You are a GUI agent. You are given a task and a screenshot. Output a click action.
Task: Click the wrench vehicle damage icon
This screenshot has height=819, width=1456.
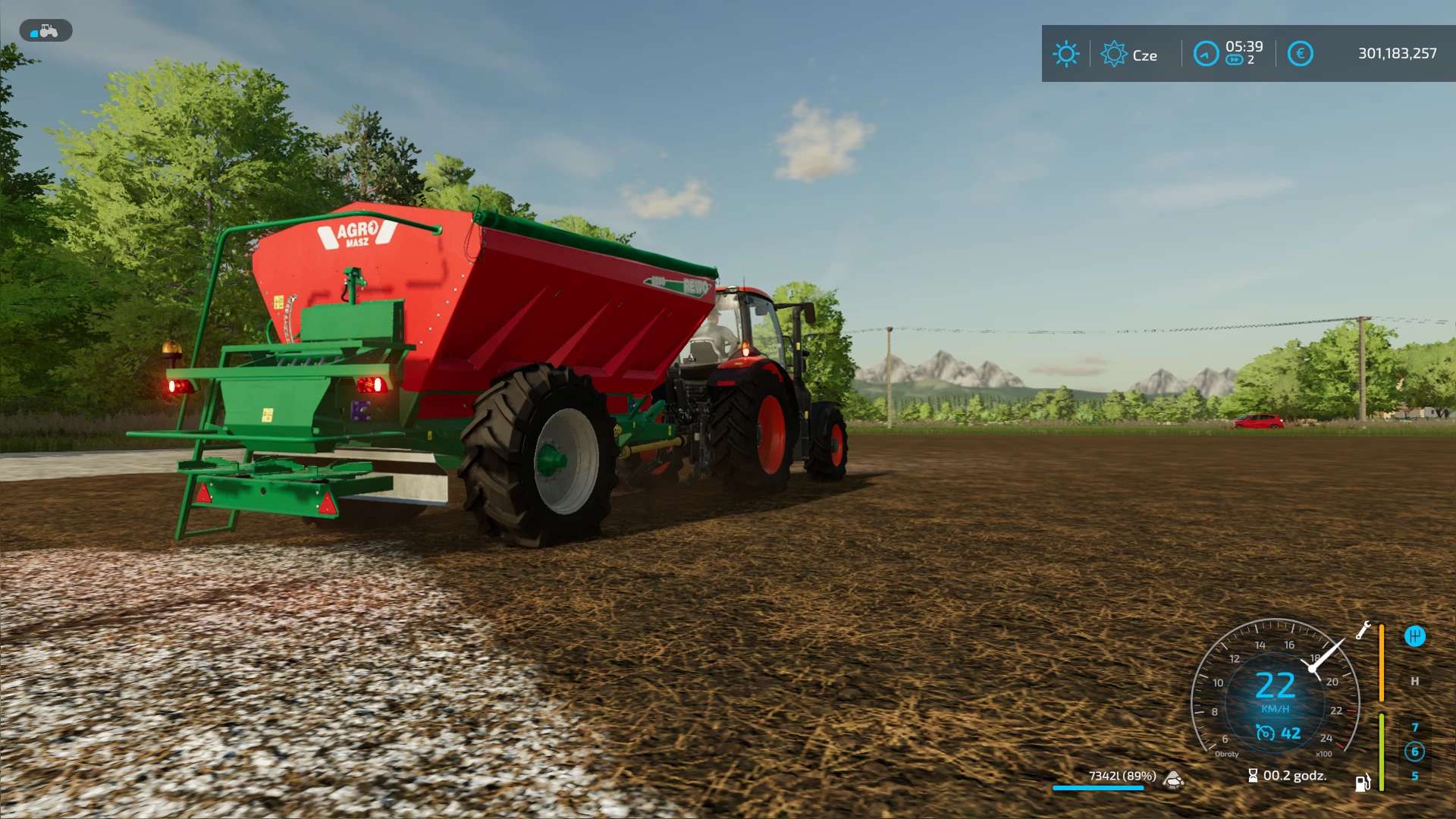pos(1363,630)
